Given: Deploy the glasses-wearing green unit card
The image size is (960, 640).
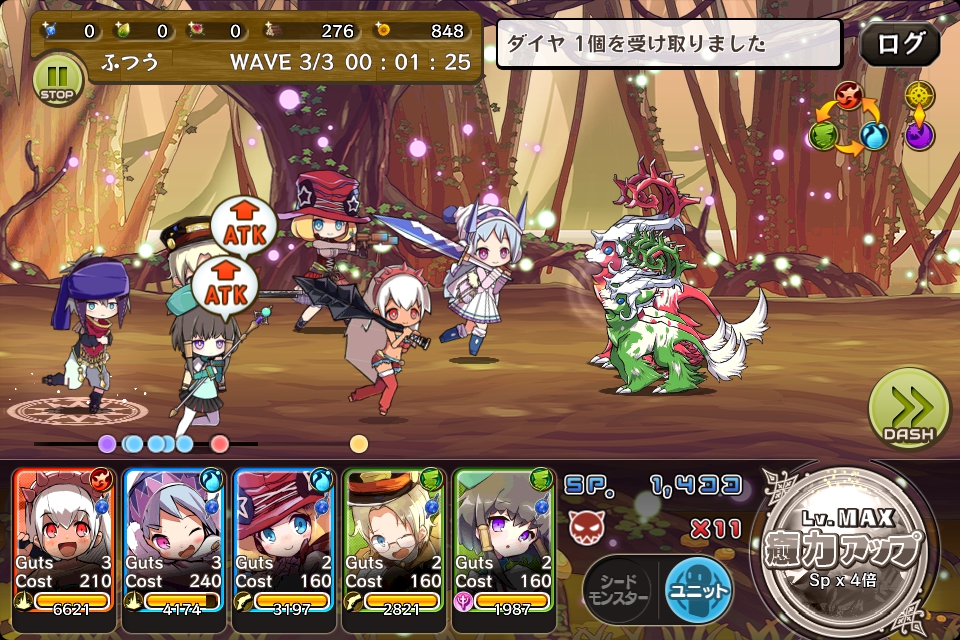Looking at the screenshot, I should [393, 540].
